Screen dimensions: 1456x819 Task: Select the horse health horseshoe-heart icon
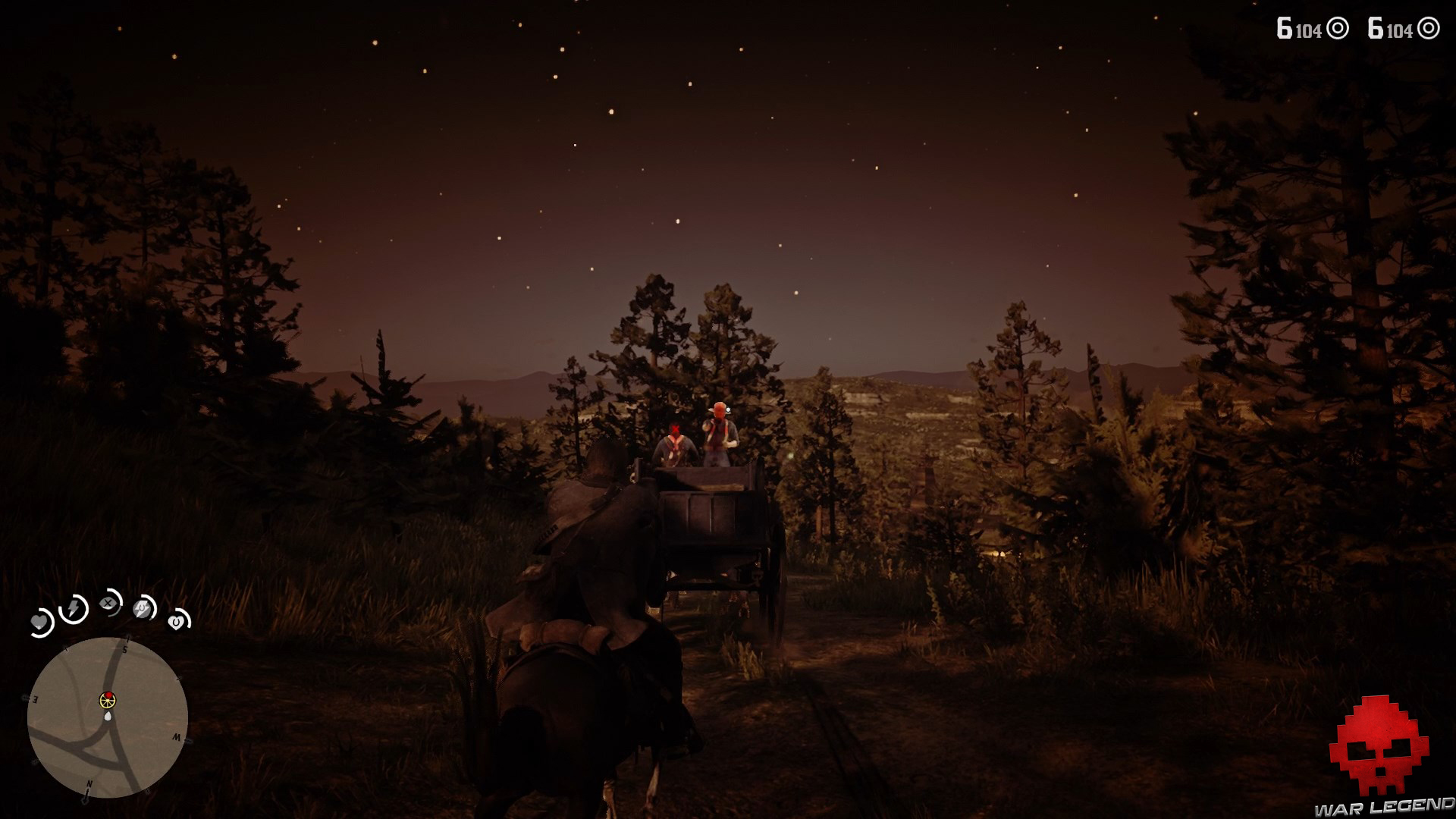click(x=177, y=622)
